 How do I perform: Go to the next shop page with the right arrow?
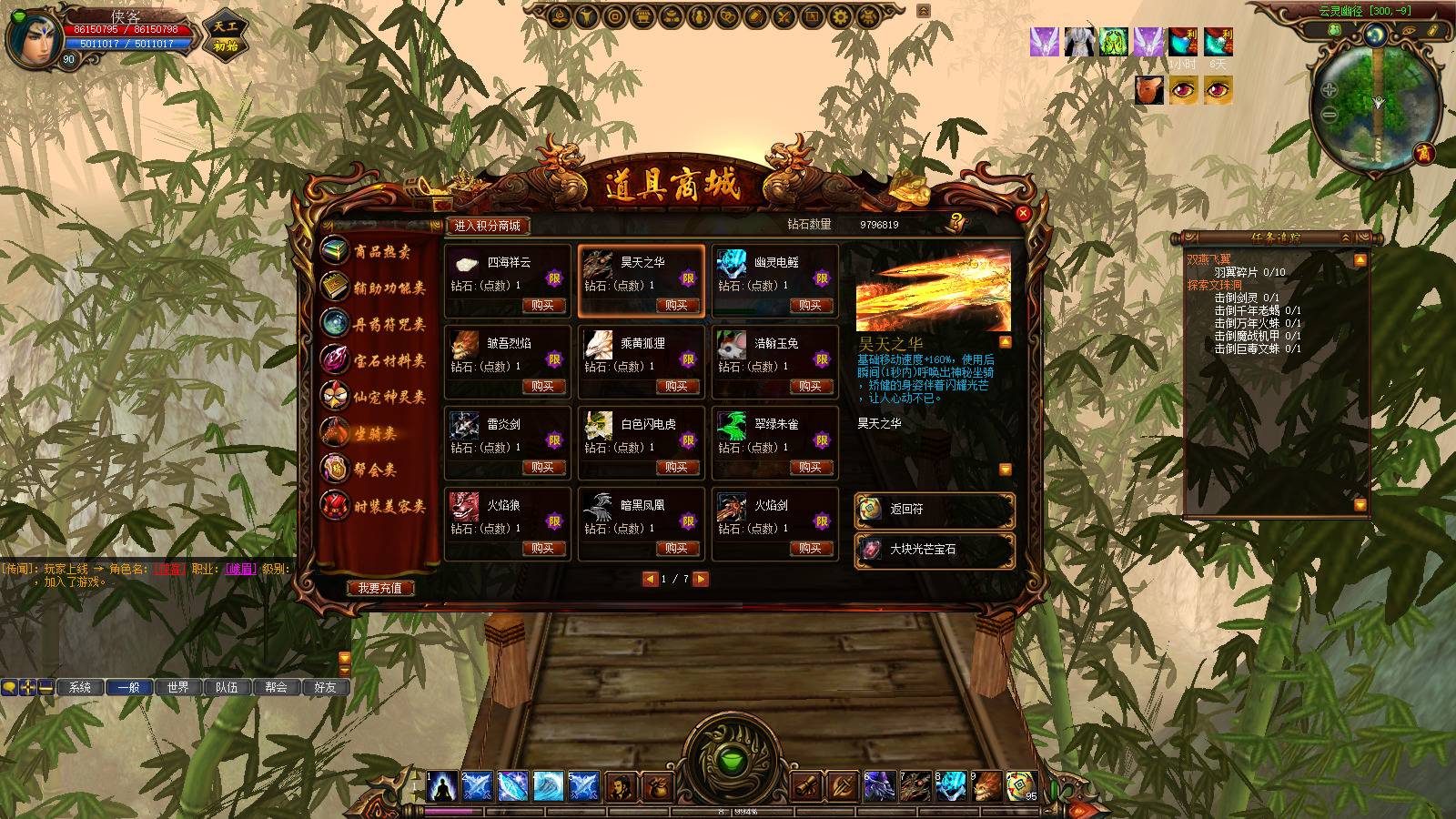(700, 578)
